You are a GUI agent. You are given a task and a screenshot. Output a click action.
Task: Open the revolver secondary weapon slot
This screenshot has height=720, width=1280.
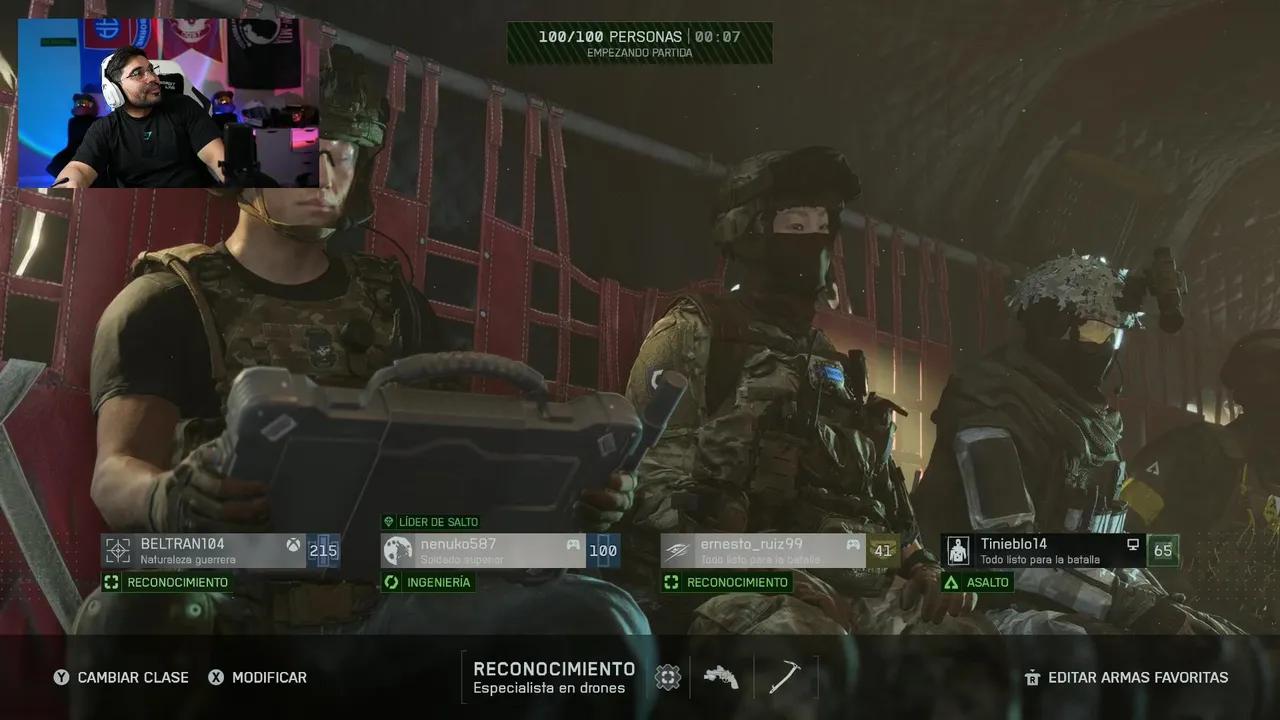722,677
